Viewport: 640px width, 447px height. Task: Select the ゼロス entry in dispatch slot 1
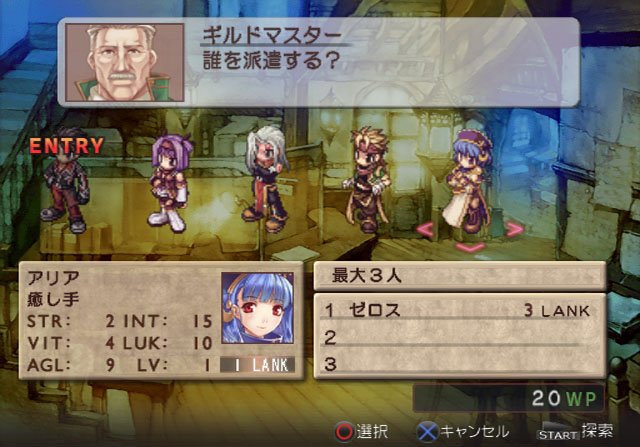tap(460, 310)
